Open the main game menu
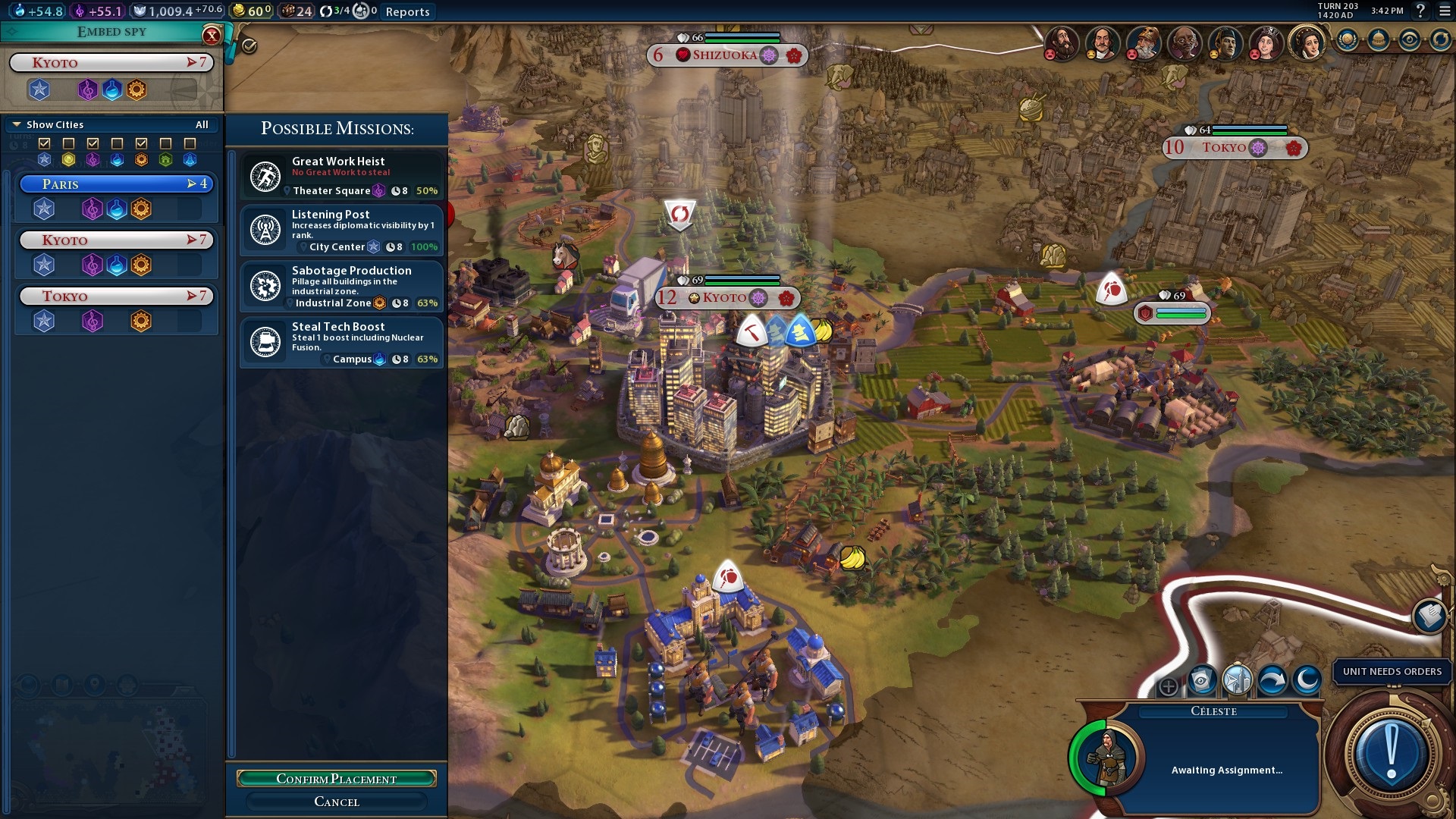1456x819 pixels. (1445, 11)
